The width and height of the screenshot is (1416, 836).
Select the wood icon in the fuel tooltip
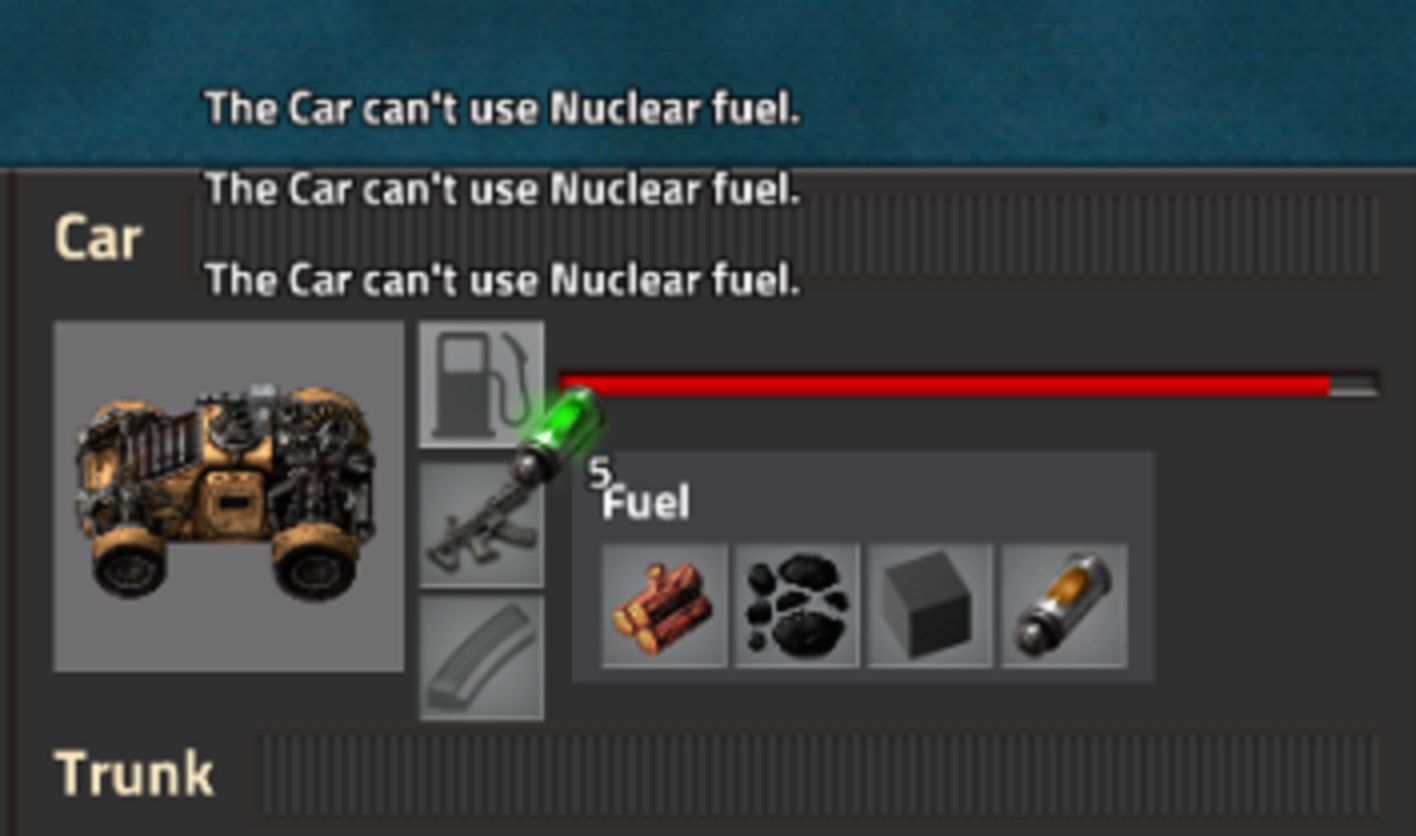[x=665, y=605]
